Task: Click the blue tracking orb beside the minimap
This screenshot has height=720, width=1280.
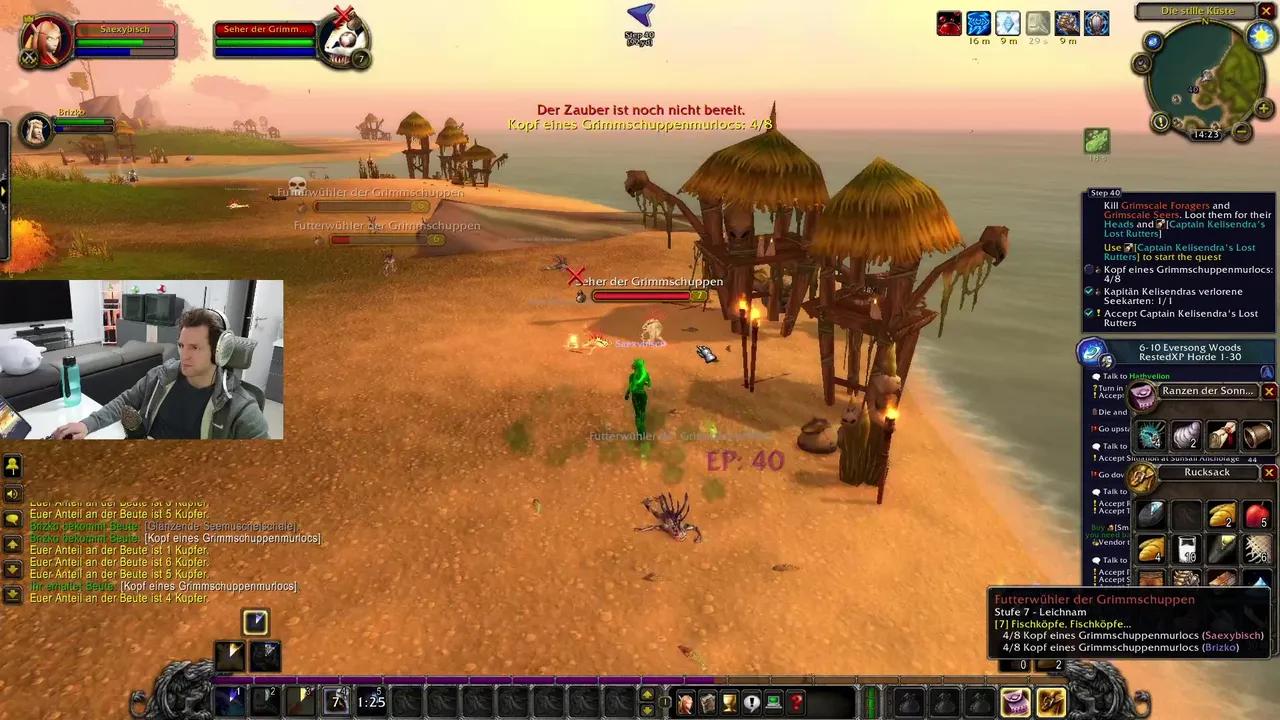Action: point(1152,41)
